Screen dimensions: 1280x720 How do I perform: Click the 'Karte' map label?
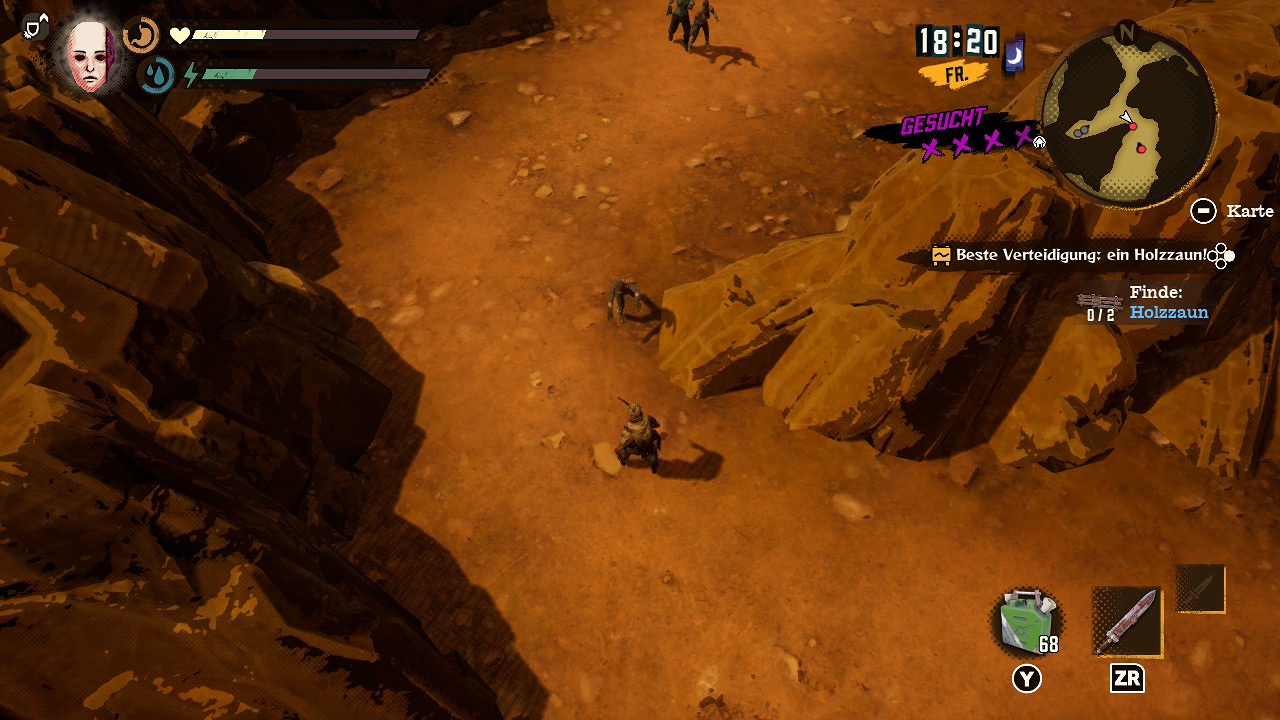tap(1250, 211)
